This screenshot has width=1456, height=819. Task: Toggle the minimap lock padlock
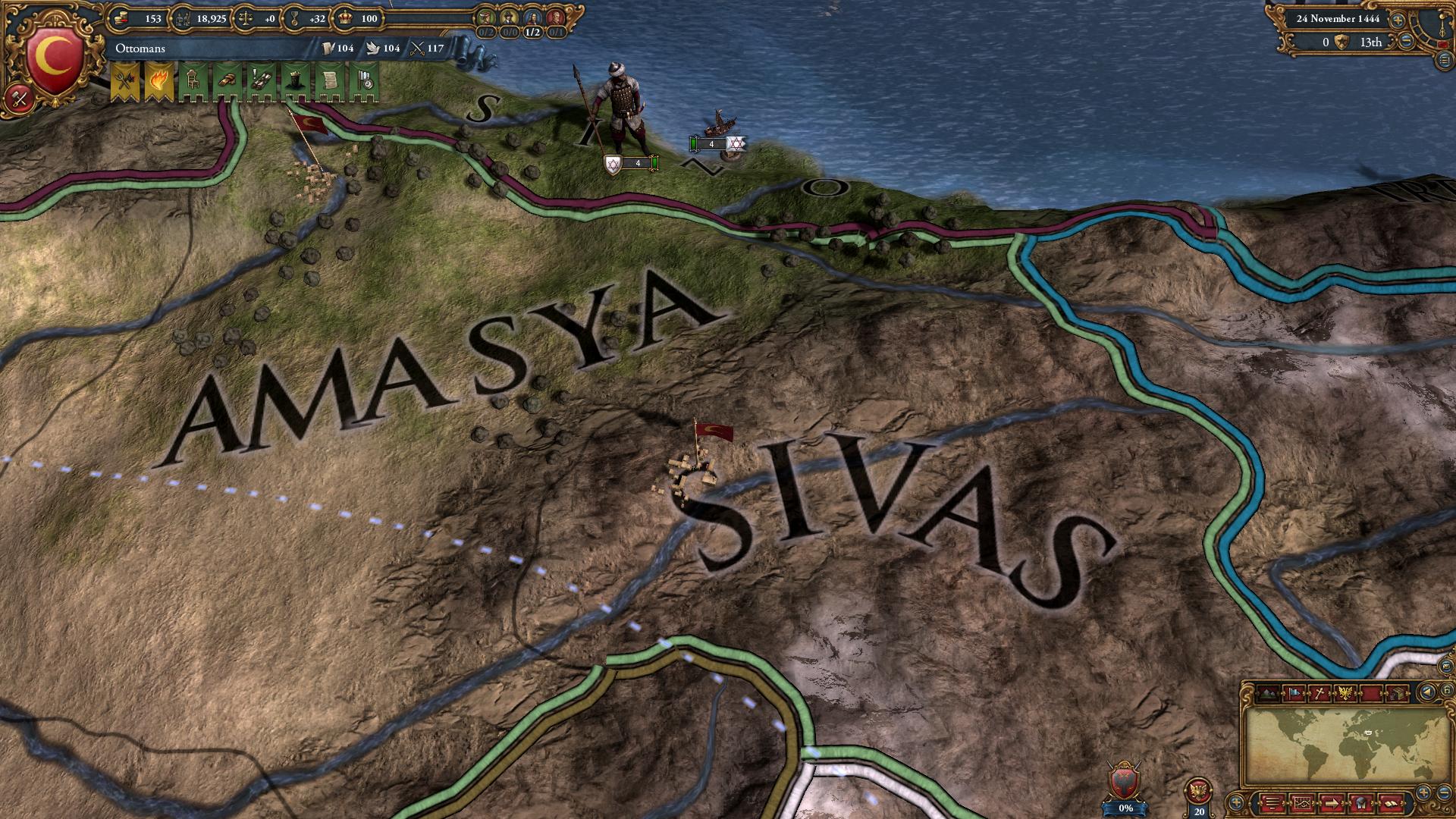(x=1445, y=690)
